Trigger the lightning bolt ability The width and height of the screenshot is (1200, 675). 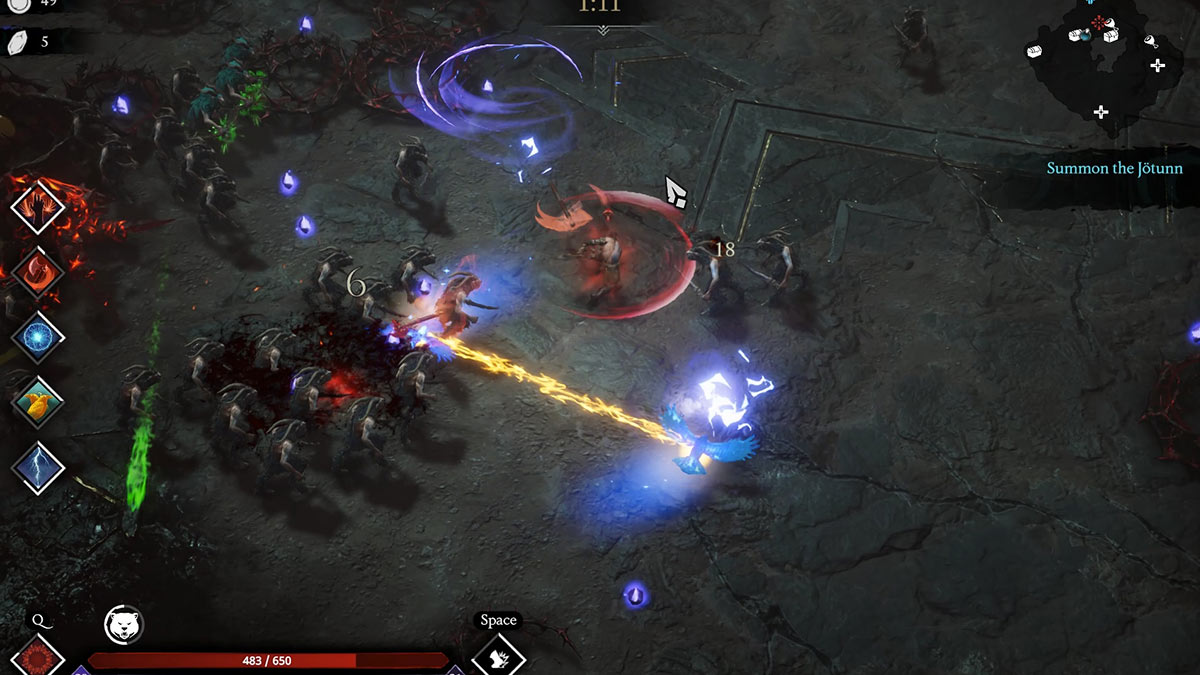pyautogui.click(x=38, y=467)
